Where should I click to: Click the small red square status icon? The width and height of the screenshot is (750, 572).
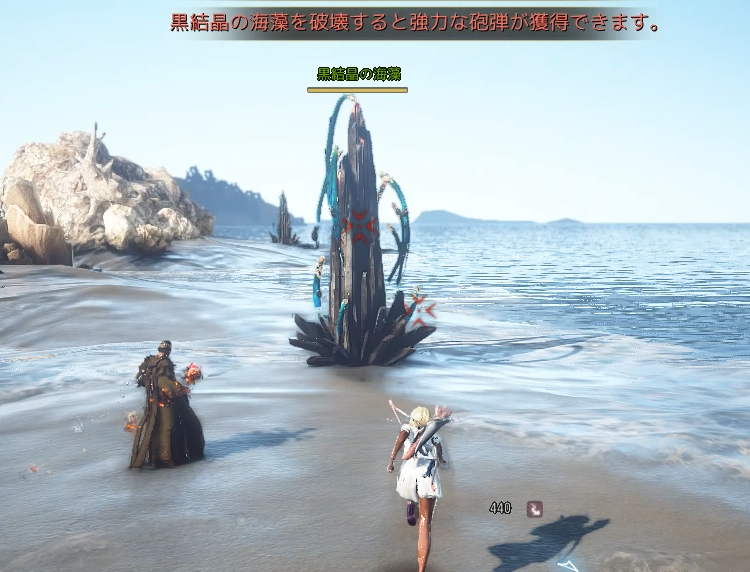click(x=534, y=508)
